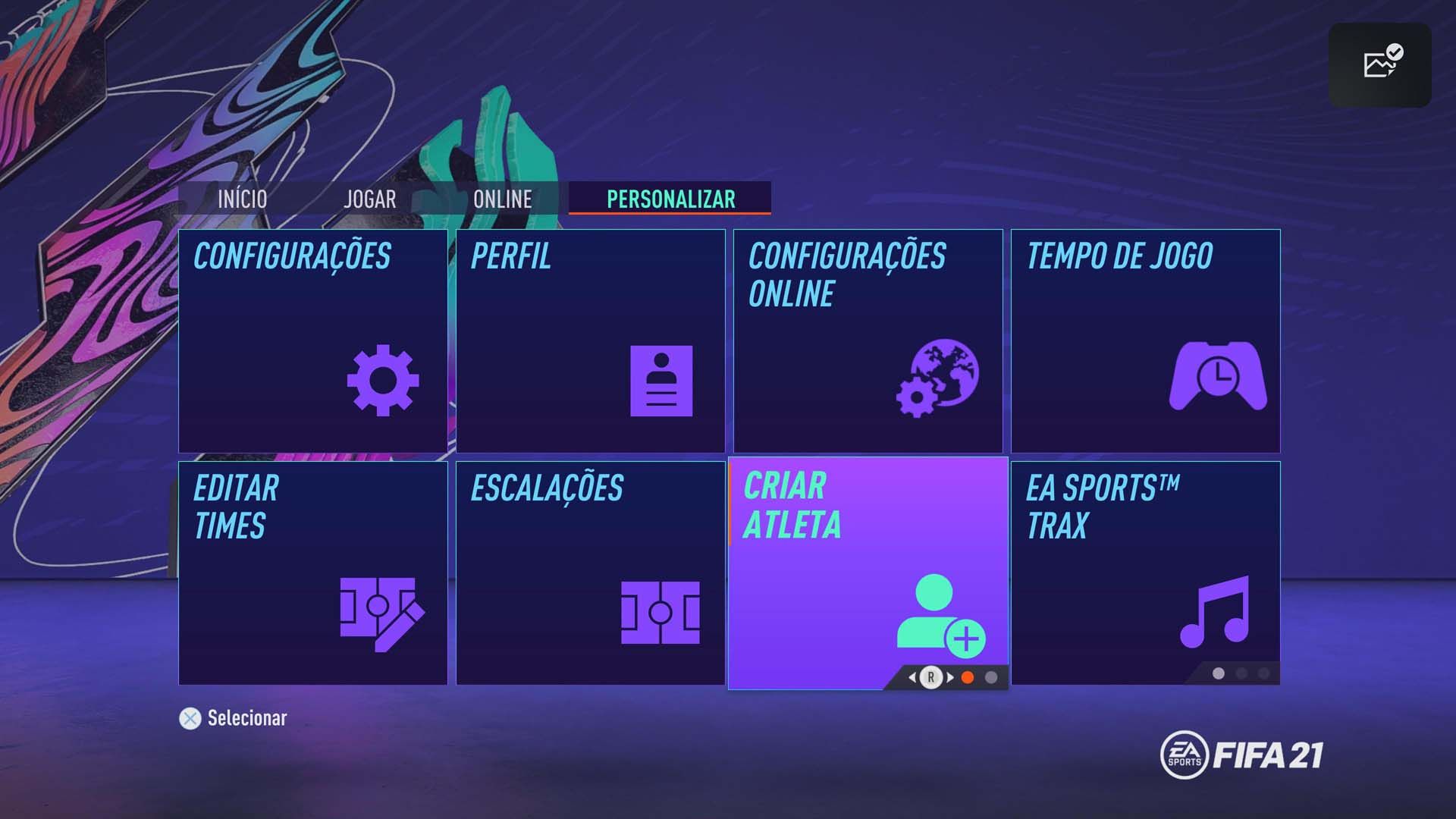Switch to the INÍCIO tab
1456x819 pixels.
click(x=242, y=199)
